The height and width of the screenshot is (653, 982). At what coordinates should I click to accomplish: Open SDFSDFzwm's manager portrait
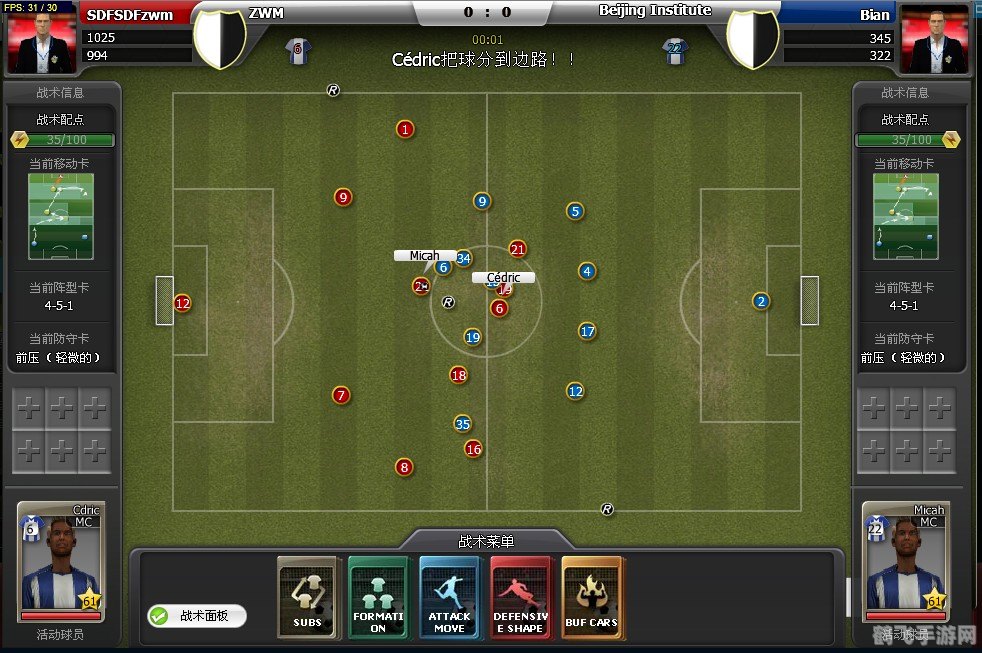pyautogui.click(x=42, y=39)
